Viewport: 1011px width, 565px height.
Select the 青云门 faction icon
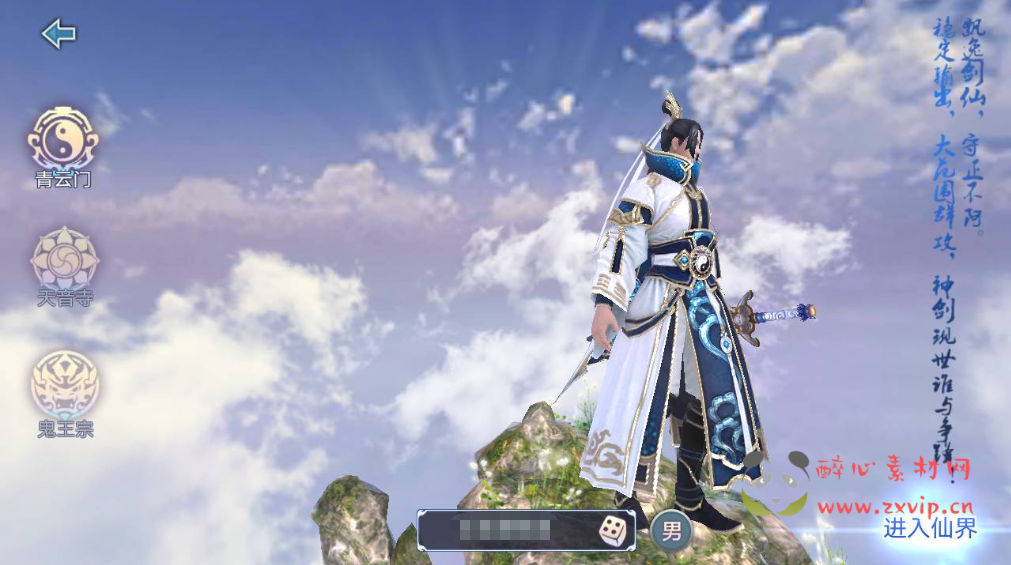point(63,139)
